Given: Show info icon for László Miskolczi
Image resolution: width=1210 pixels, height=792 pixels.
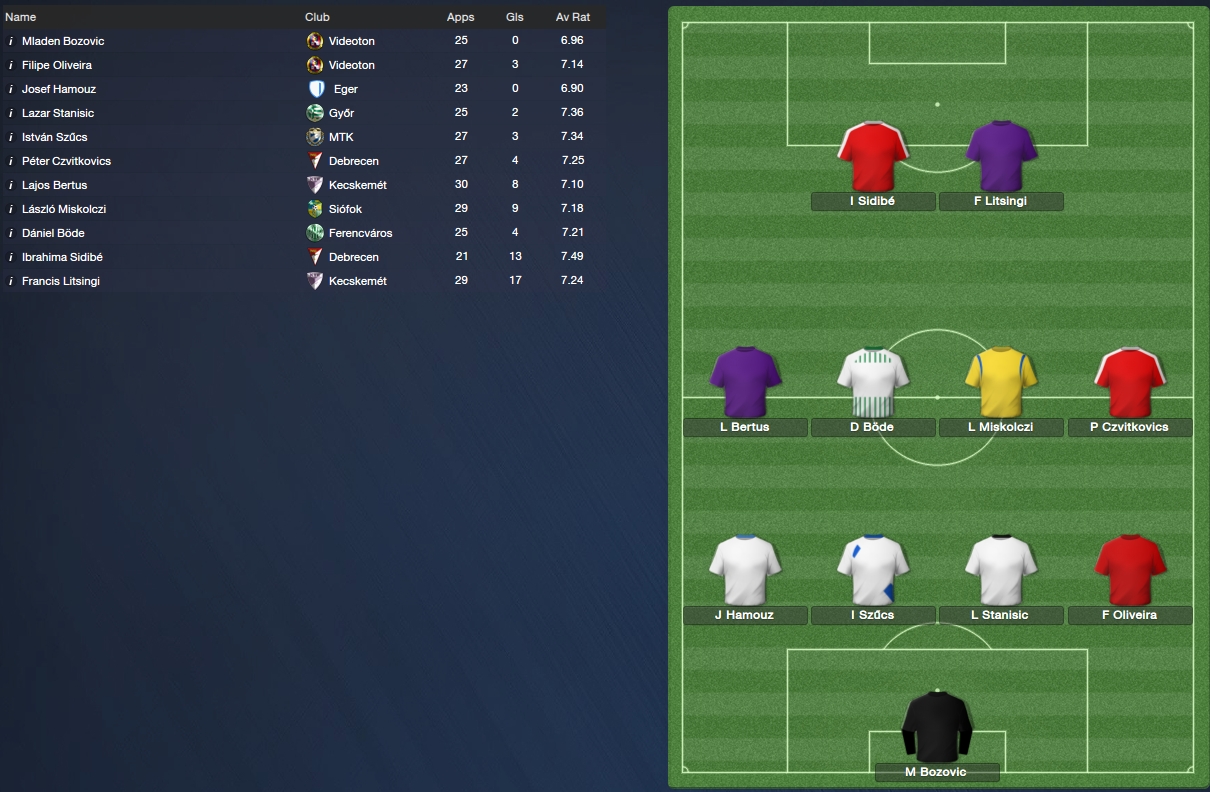Looking at the screenshot, I should click(11, 209).
